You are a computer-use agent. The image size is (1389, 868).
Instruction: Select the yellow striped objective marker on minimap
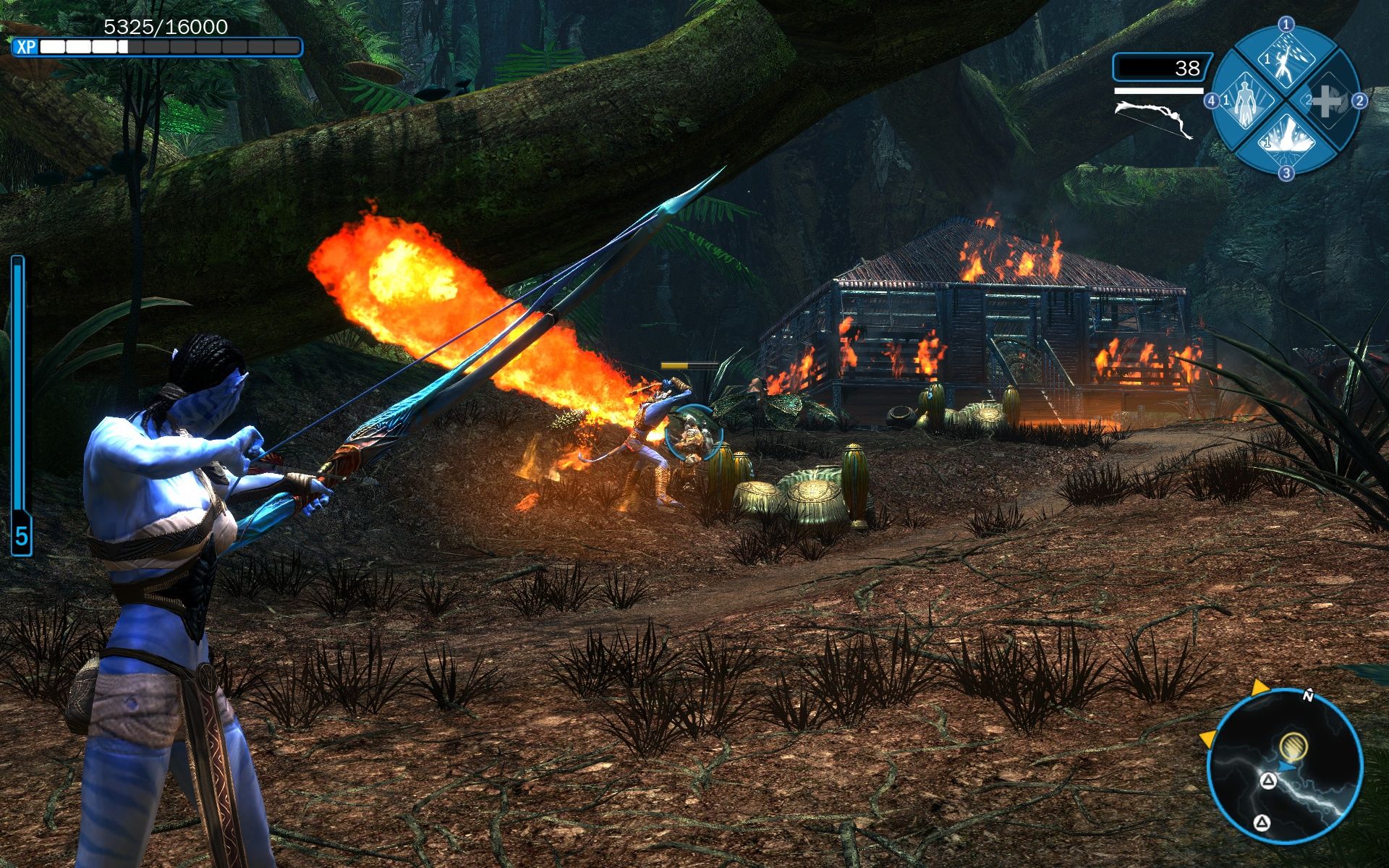tap(1293, 744)
